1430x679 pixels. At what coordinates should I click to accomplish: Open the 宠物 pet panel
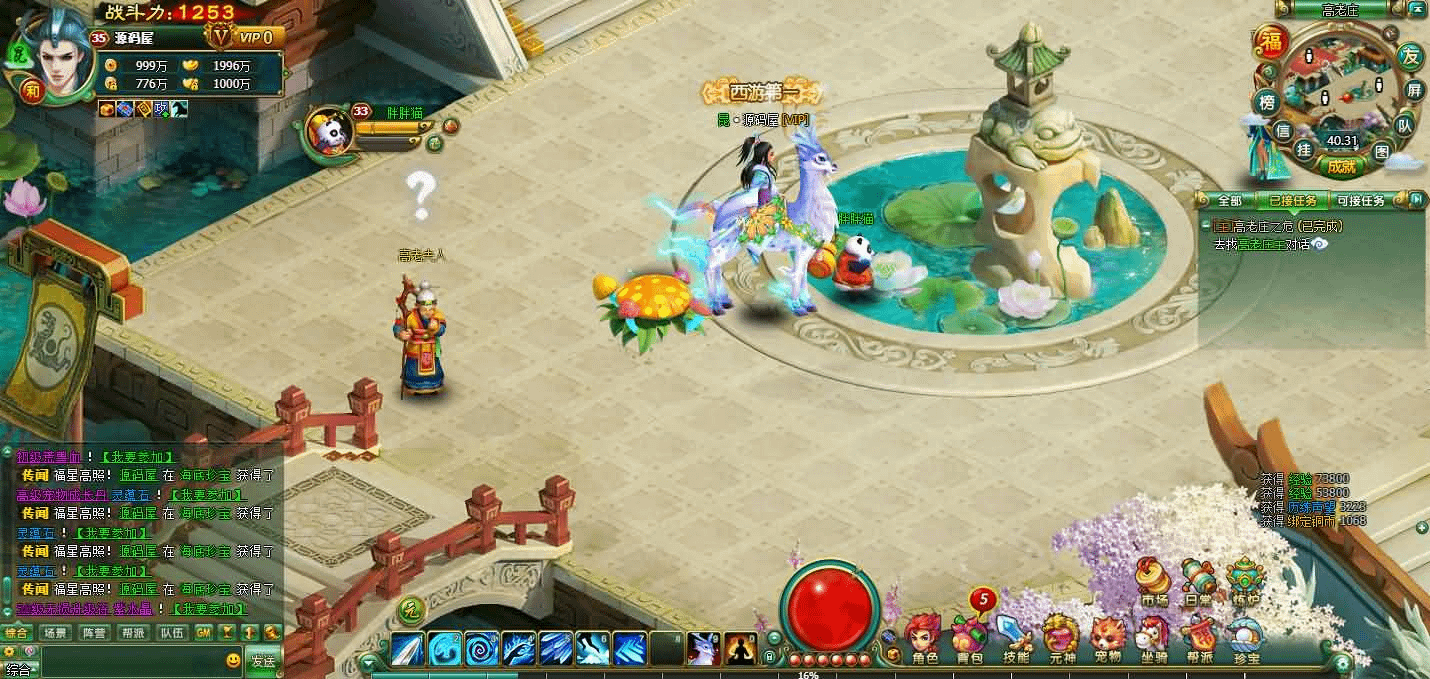pos(1107,636)
